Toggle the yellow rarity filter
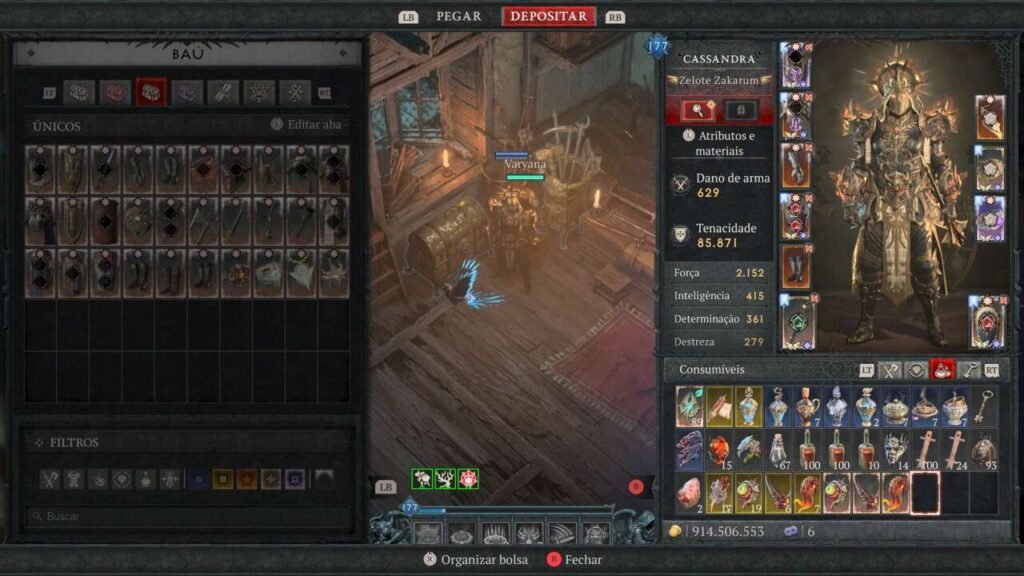This screenshot has width=1024, height=576. click(x=222, y=479)
